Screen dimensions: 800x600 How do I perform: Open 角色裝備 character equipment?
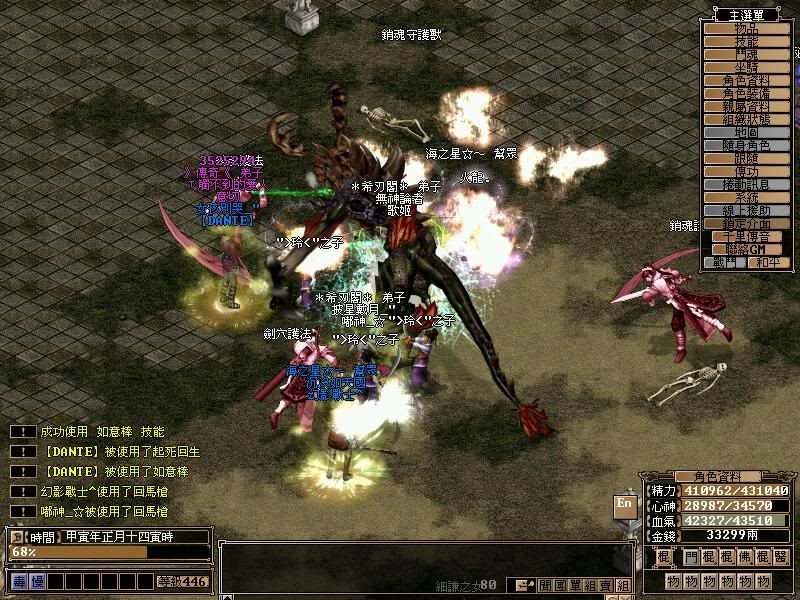(x=747, y=93)
